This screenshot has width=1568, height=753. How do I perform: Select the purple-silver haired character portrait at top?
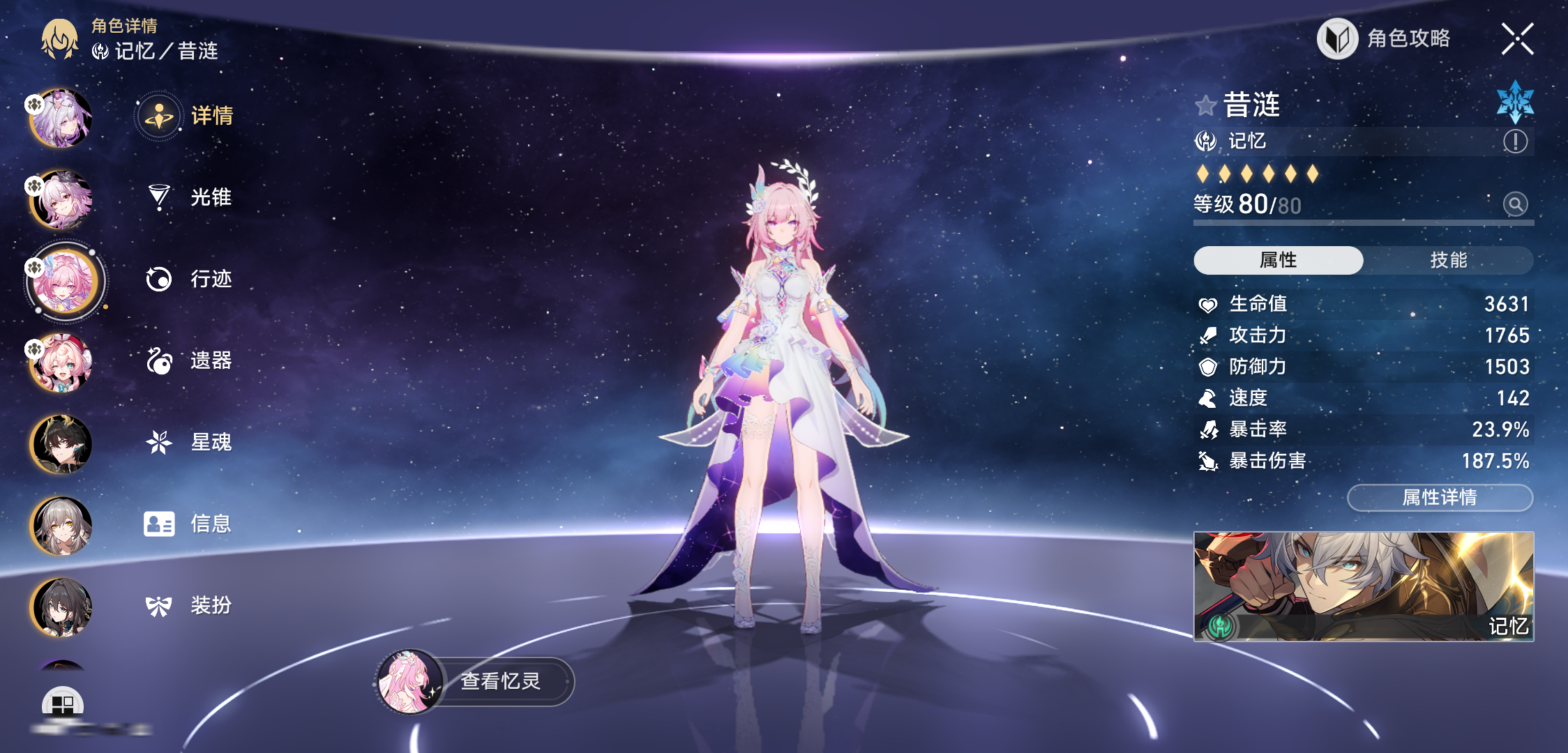click(x=61, y=119)
